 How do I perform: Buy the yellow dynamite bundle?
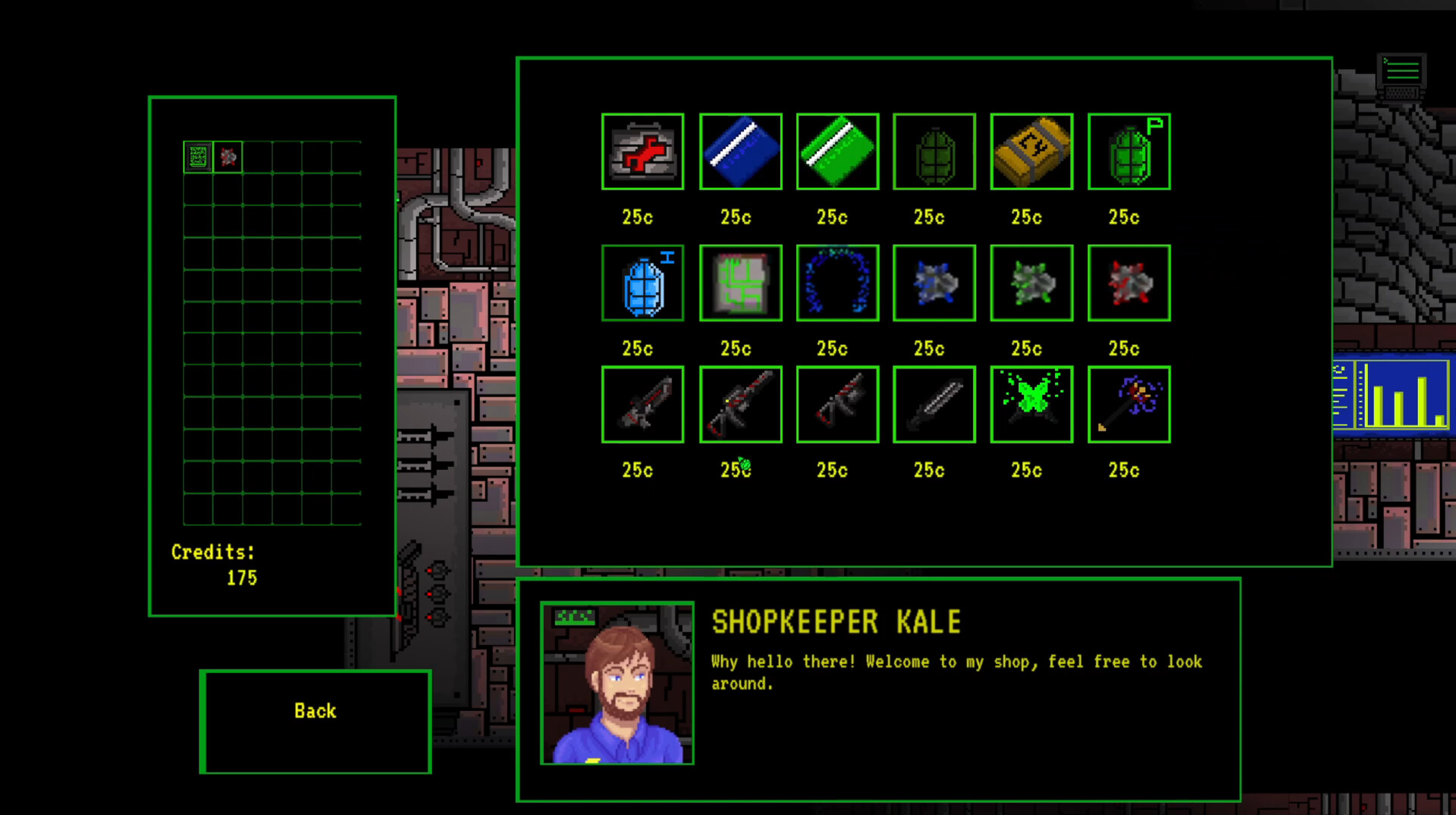1031,152
